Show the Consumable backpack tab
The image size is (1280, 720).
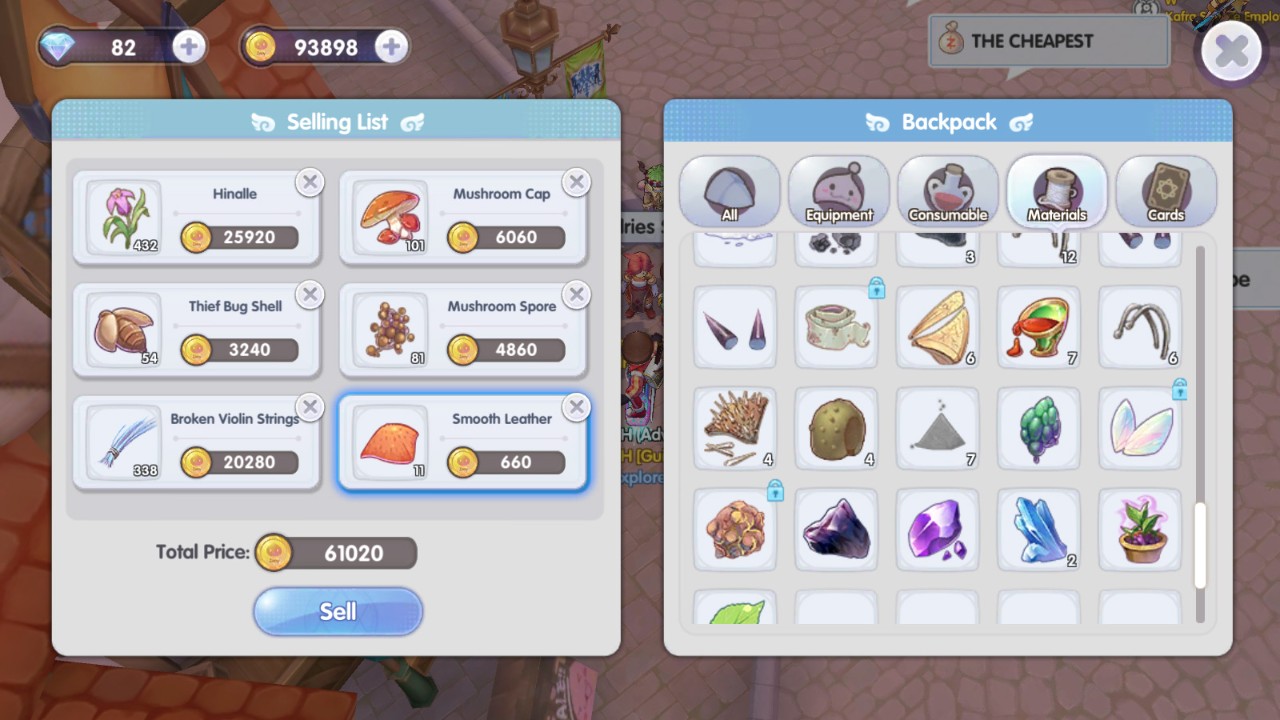[x=948, y=191]
